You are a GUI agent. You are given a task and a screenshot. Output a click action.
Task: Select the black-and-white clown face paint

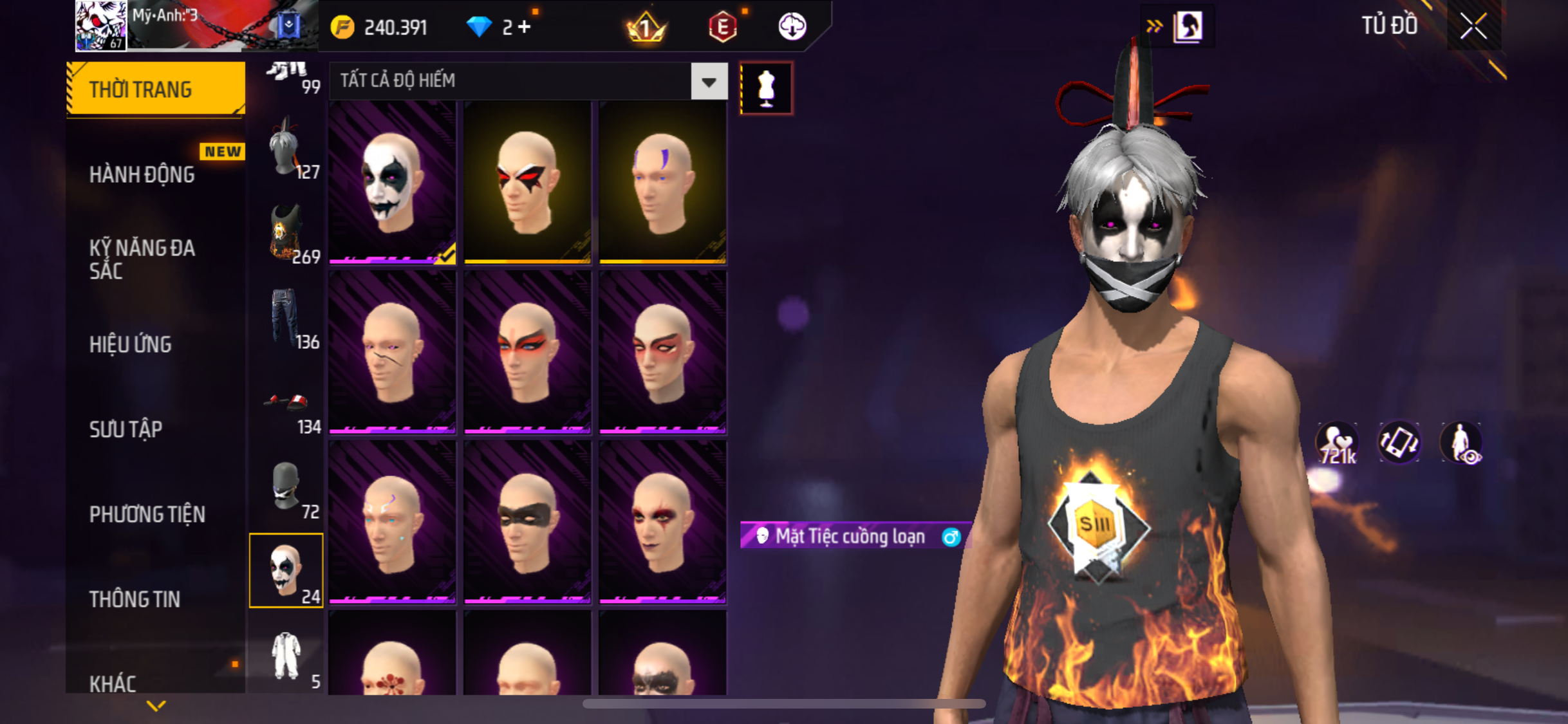click(392, 182)
